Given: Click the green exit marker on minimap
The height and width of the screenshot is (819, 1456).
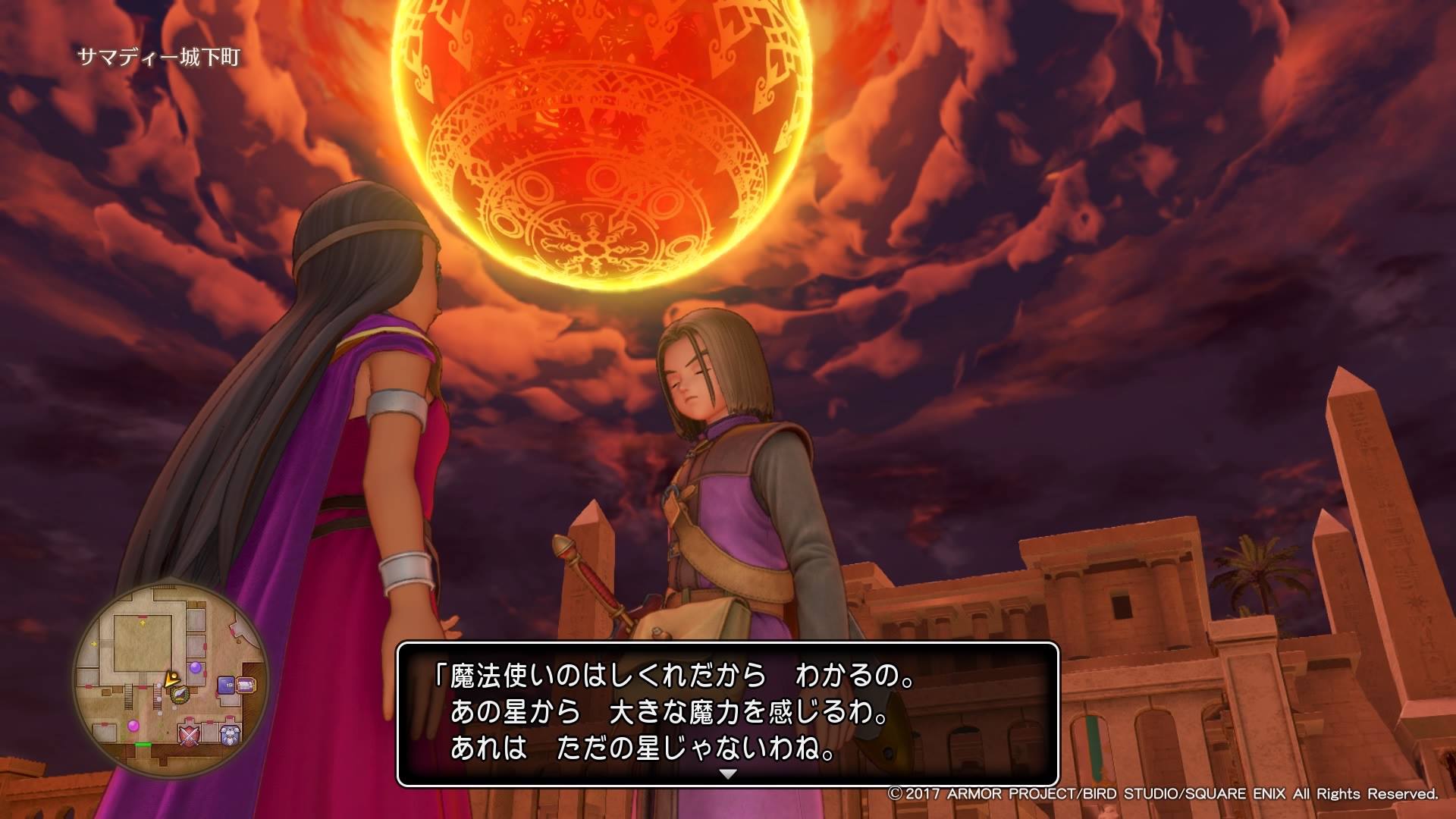Looking at the screenshot, I should coord(143,745).
